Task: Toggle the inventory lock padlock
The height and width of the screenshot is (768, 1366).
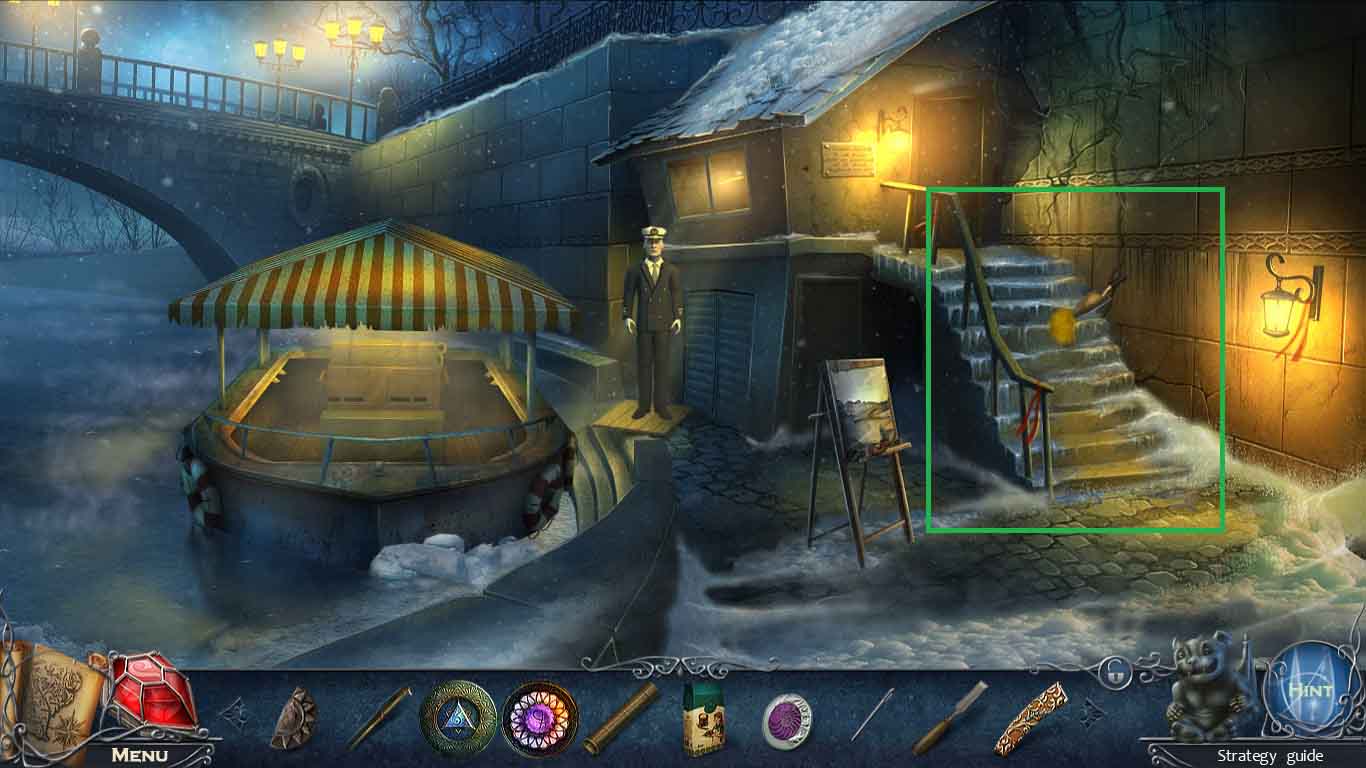Action: coord(1114,677)
